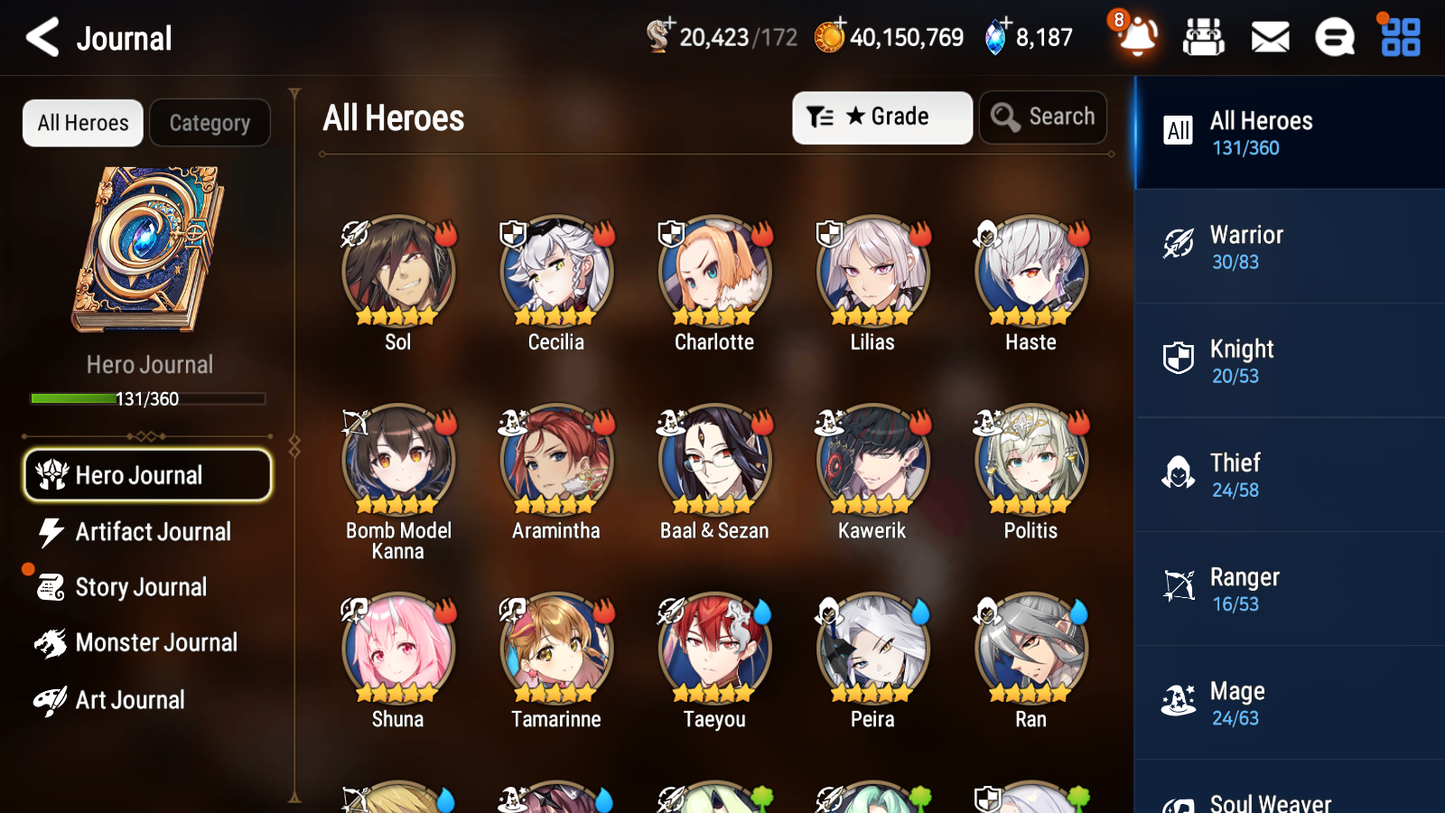Click the Hero Journal progress bar
The image size is (1445, 813).
tap(148, 398)
